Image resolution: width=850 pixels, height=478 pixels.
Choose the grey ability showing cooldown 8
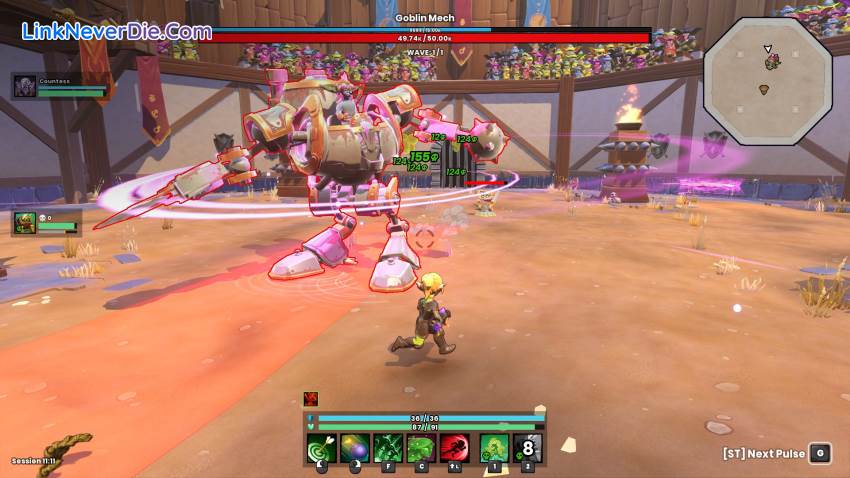coord(528,448)
